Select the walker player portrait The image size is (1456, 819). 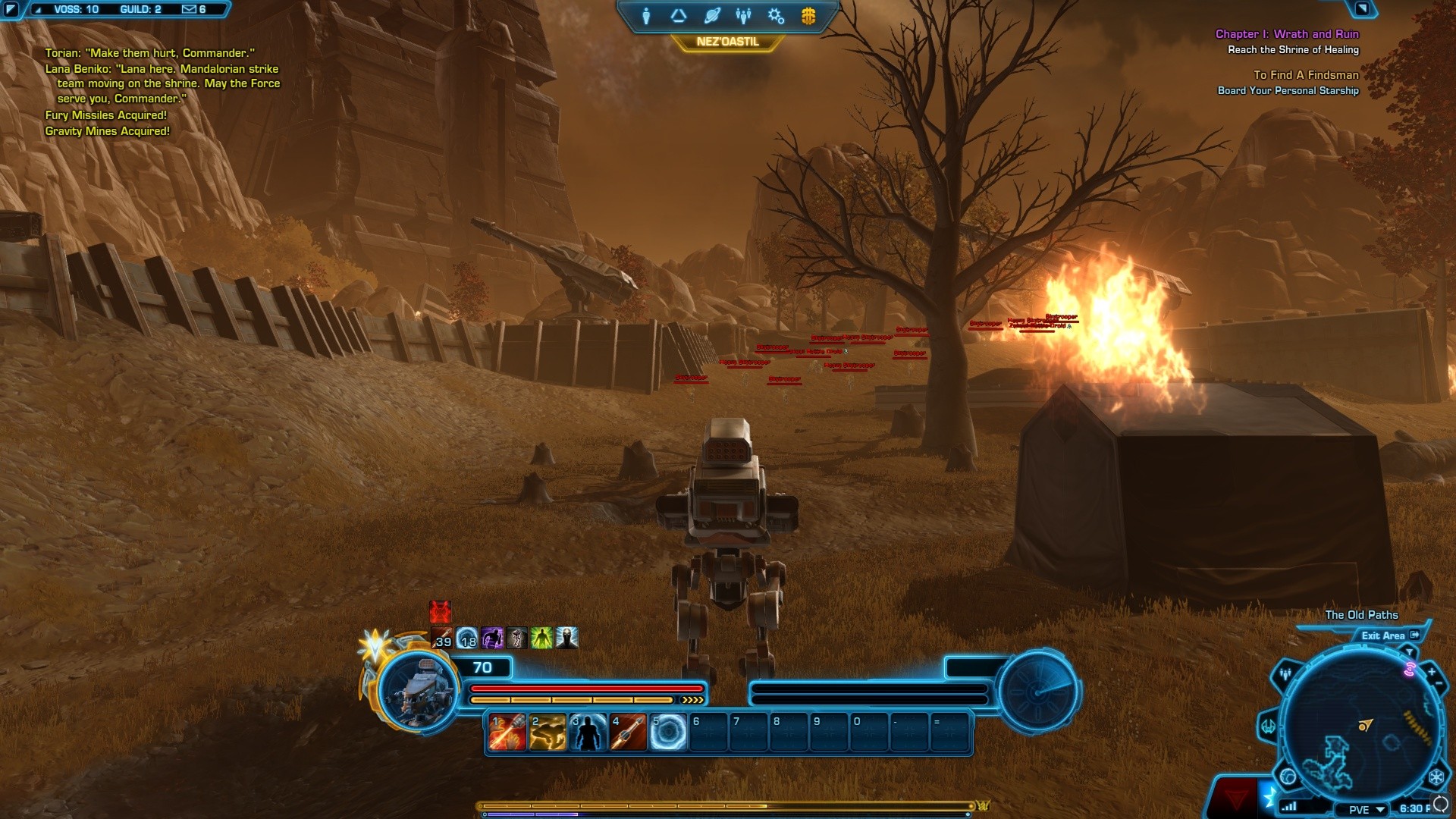click(418, 690)
